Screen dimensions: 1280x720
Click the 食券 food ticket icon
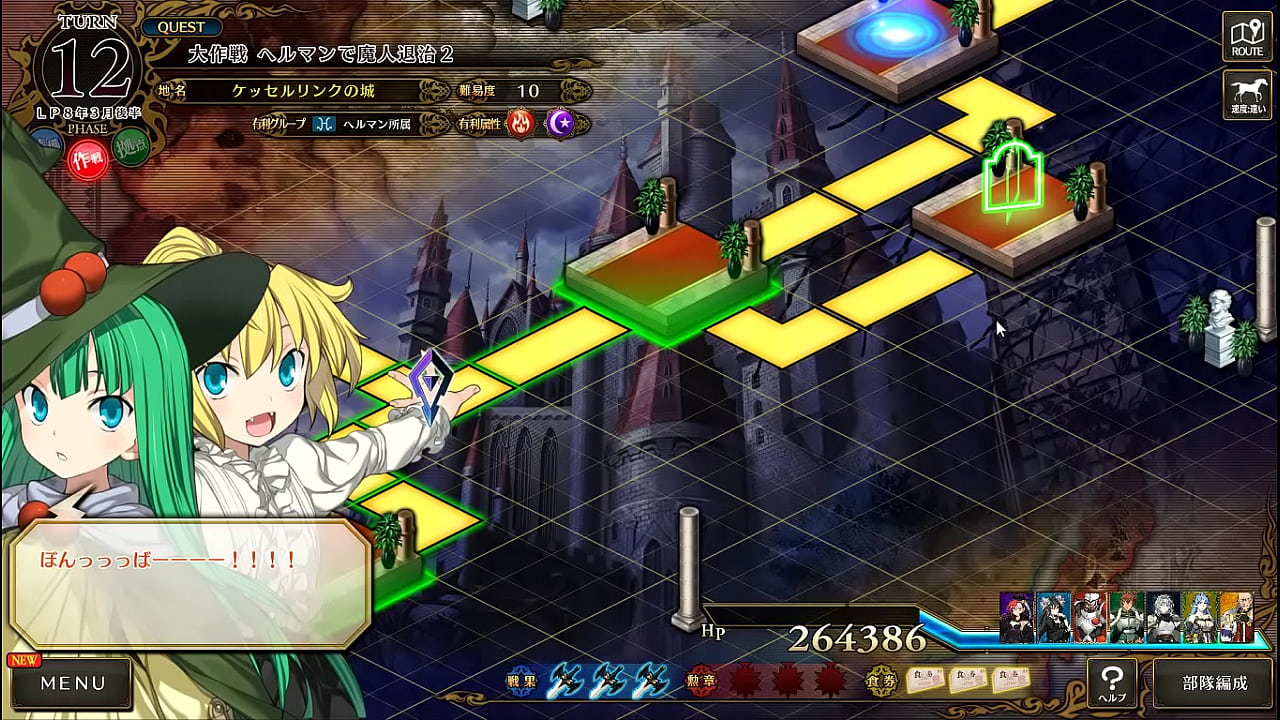[x=881, y=681]
